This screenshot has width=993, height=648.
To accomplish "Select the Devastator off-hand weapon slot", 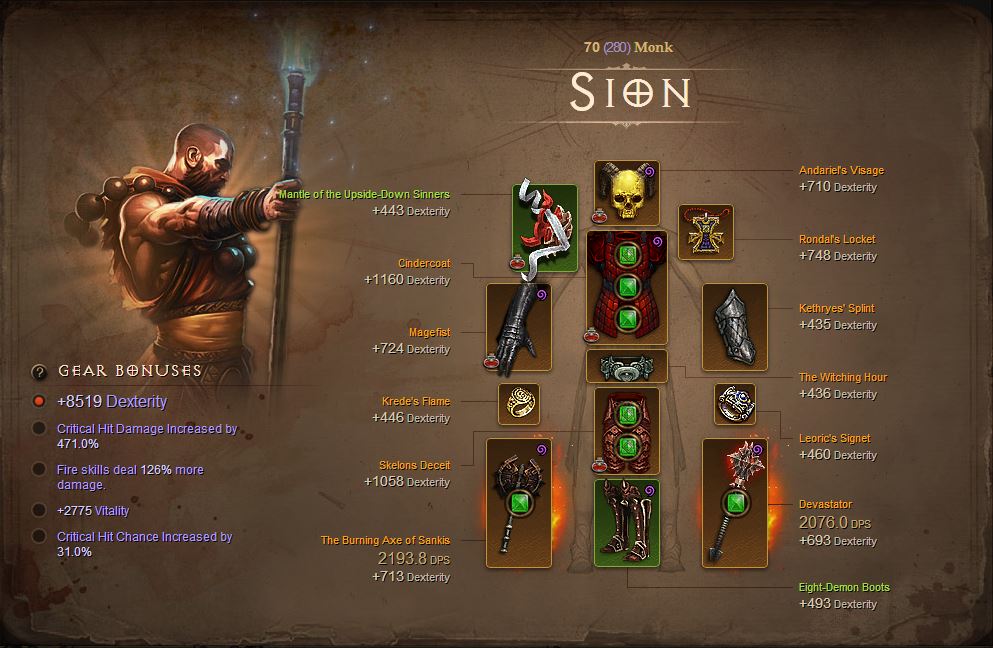I will pos(735,503).
